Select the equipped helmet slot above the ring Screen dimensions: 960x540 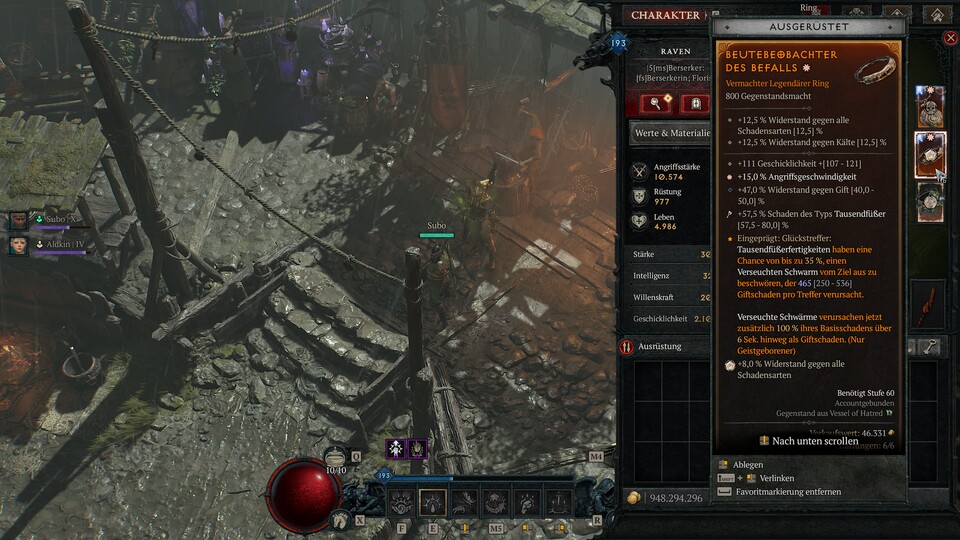tap(930, 107)
